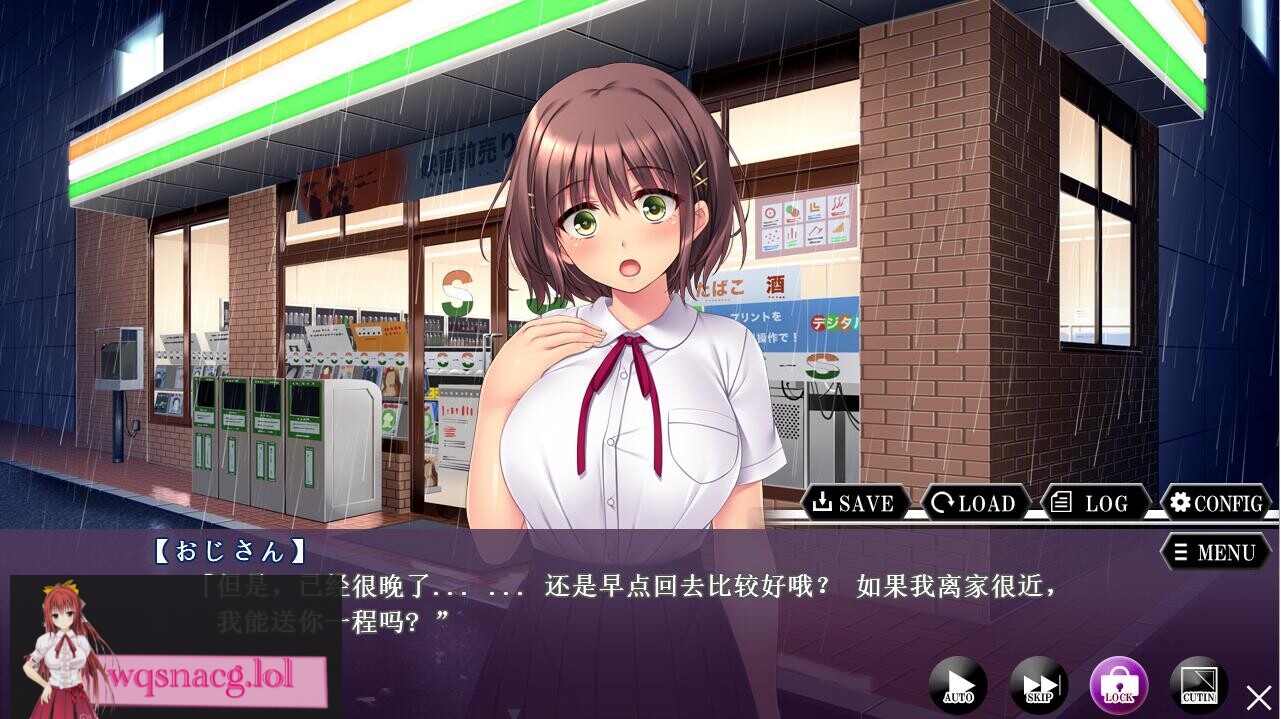1281x719 pixels.
Task: Open the MENU button
Action: coord(1215,552)
